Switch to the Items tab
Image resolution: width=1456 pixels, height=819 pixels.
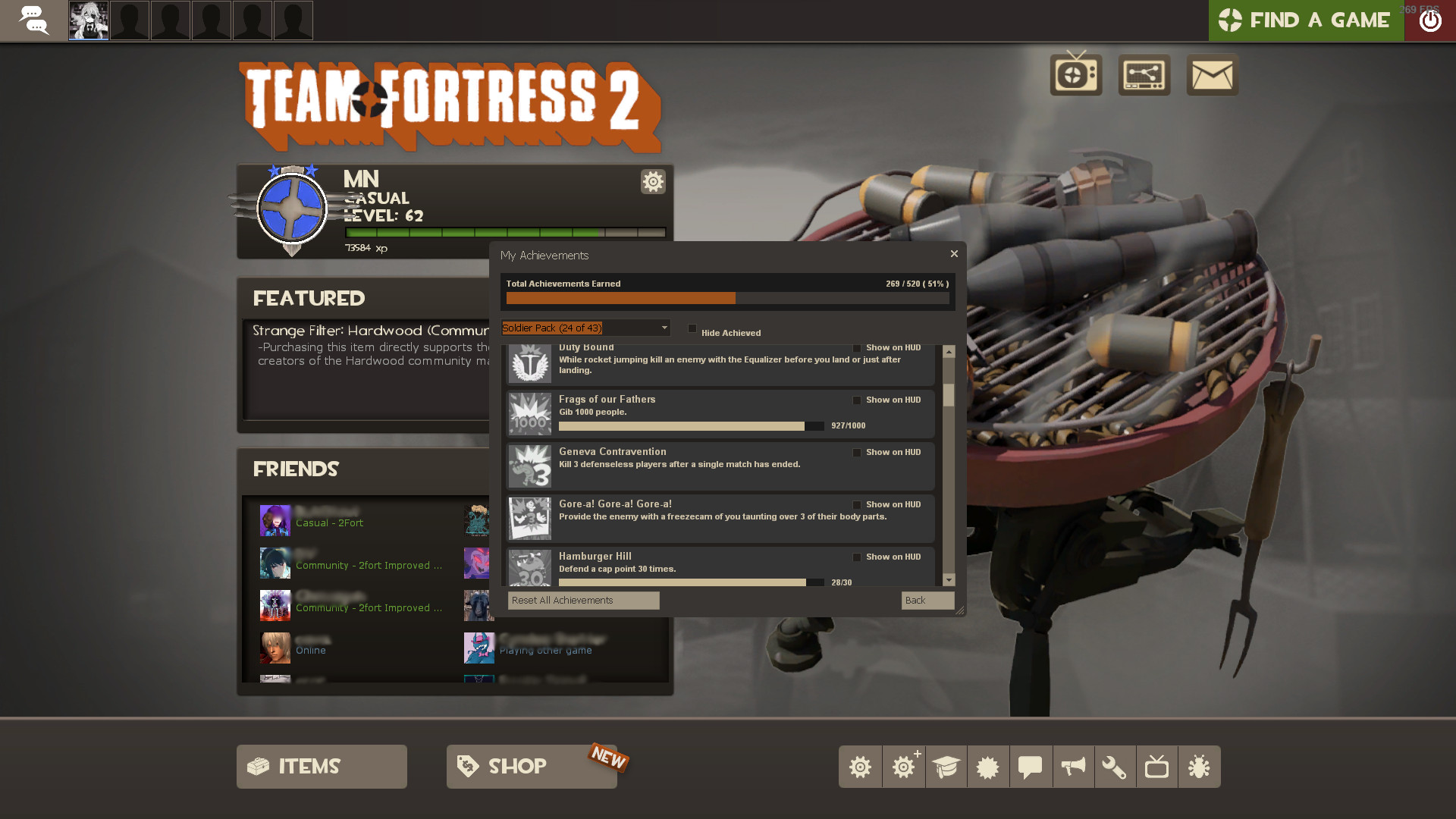pyautogui.click(x=321, y=766)
